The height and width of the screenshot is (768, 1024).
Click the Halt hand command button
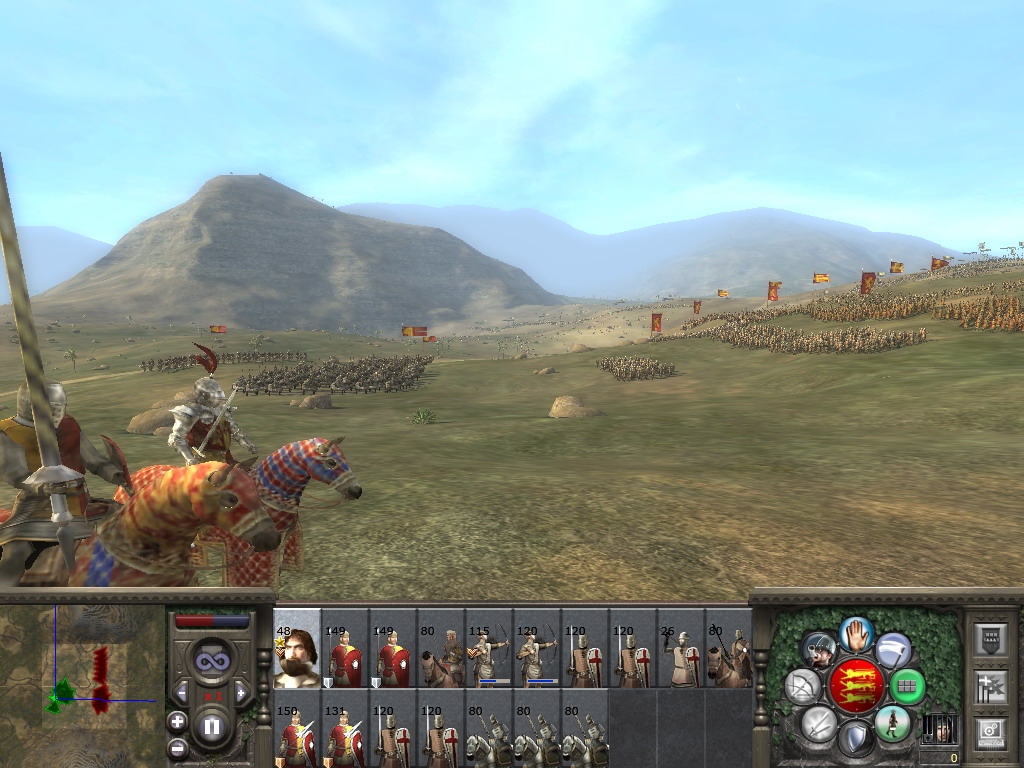coord(856,633)
